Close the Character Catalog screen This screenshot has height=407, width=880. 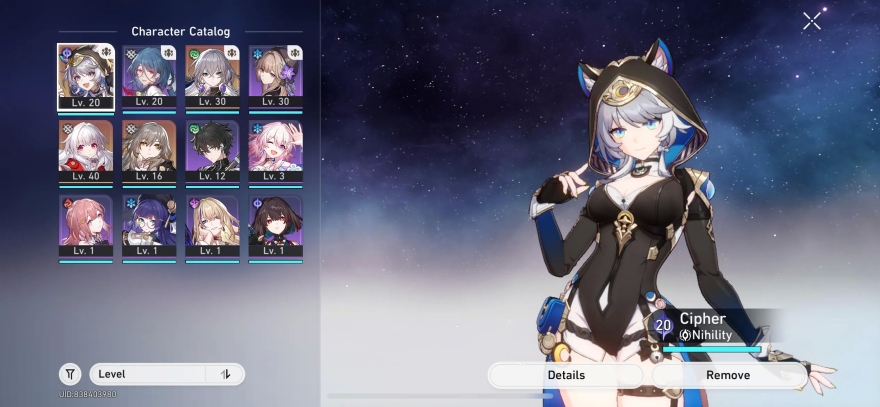pos(811,20)
